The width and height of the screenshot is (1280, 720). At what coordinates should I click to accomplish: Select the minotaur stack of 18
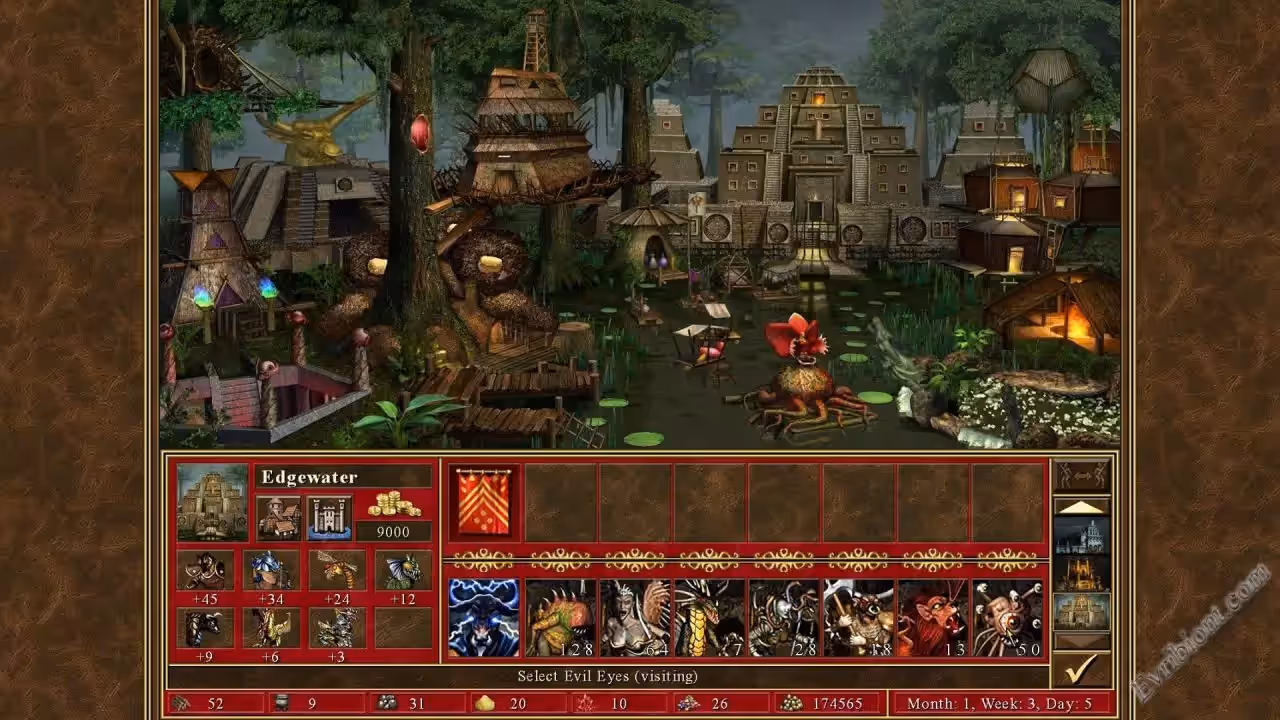pyautogui.click(x=858, y=617)
